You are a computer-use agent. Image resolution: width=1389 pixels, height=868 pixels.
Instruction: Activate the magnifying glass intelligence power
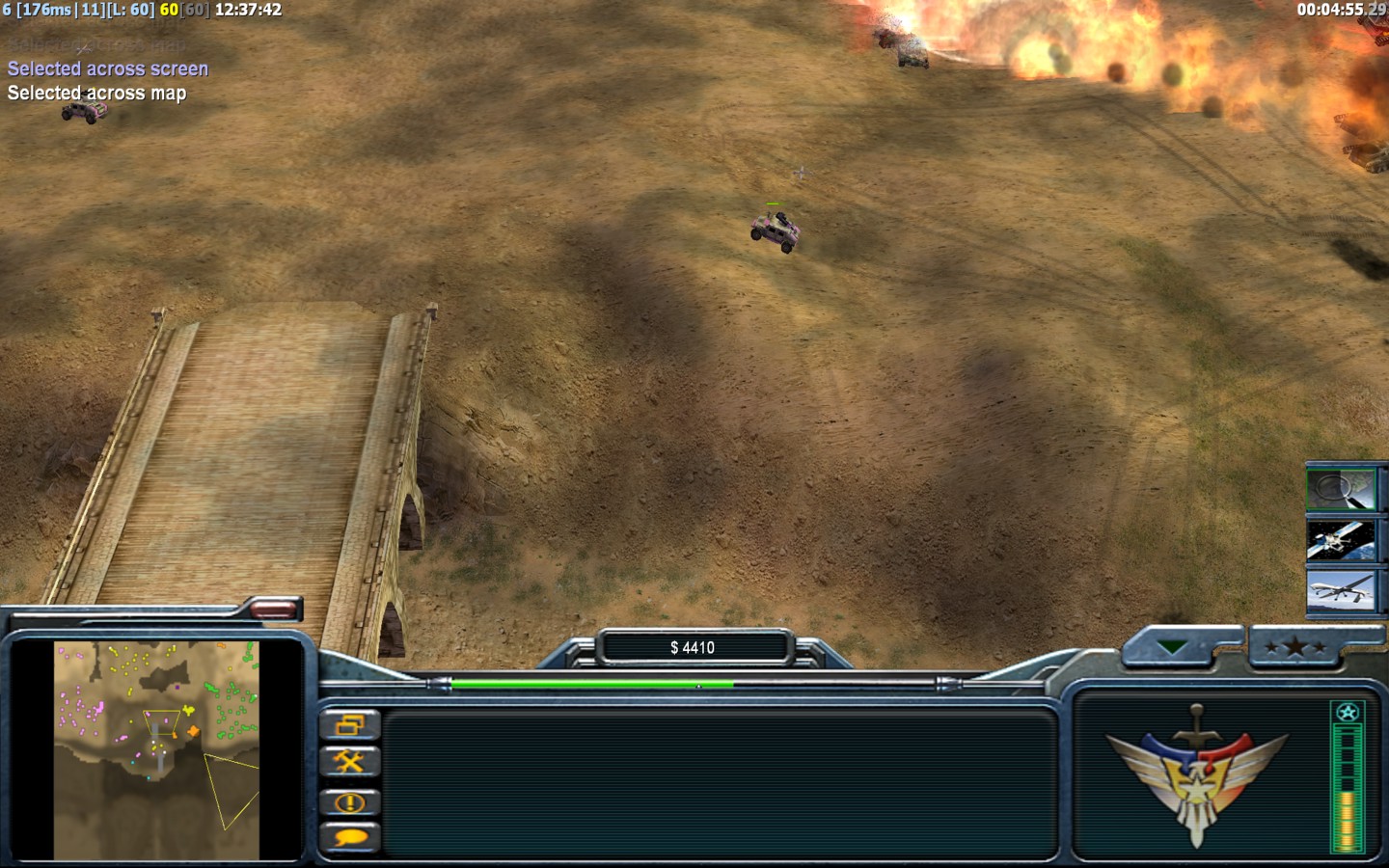[1341, 489]
